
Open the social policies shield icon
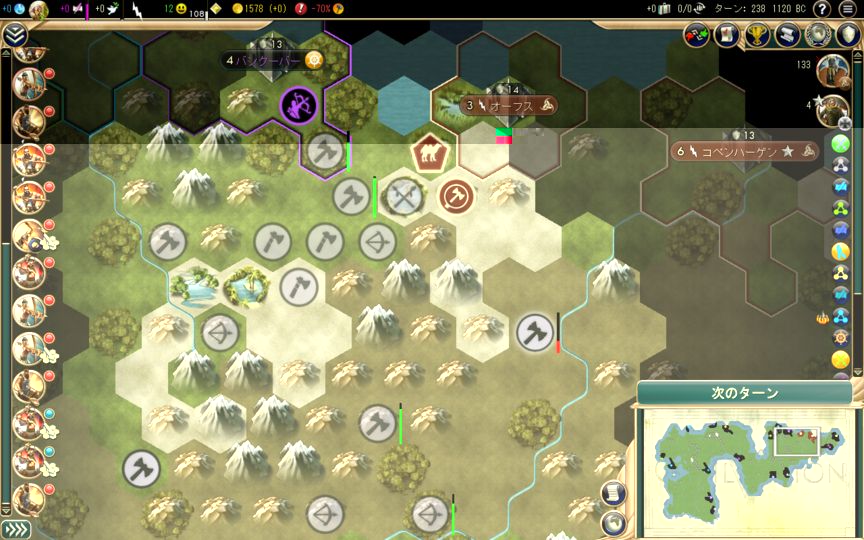click(x=848, y=35)
